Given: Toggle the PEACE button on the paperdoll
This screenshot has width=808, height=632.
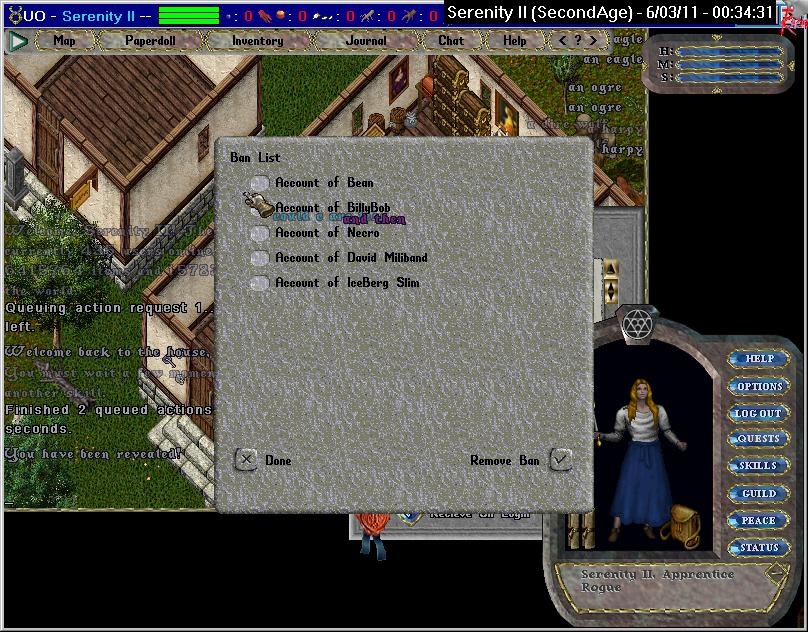Looking at the screenshot, I should (759, 520).
